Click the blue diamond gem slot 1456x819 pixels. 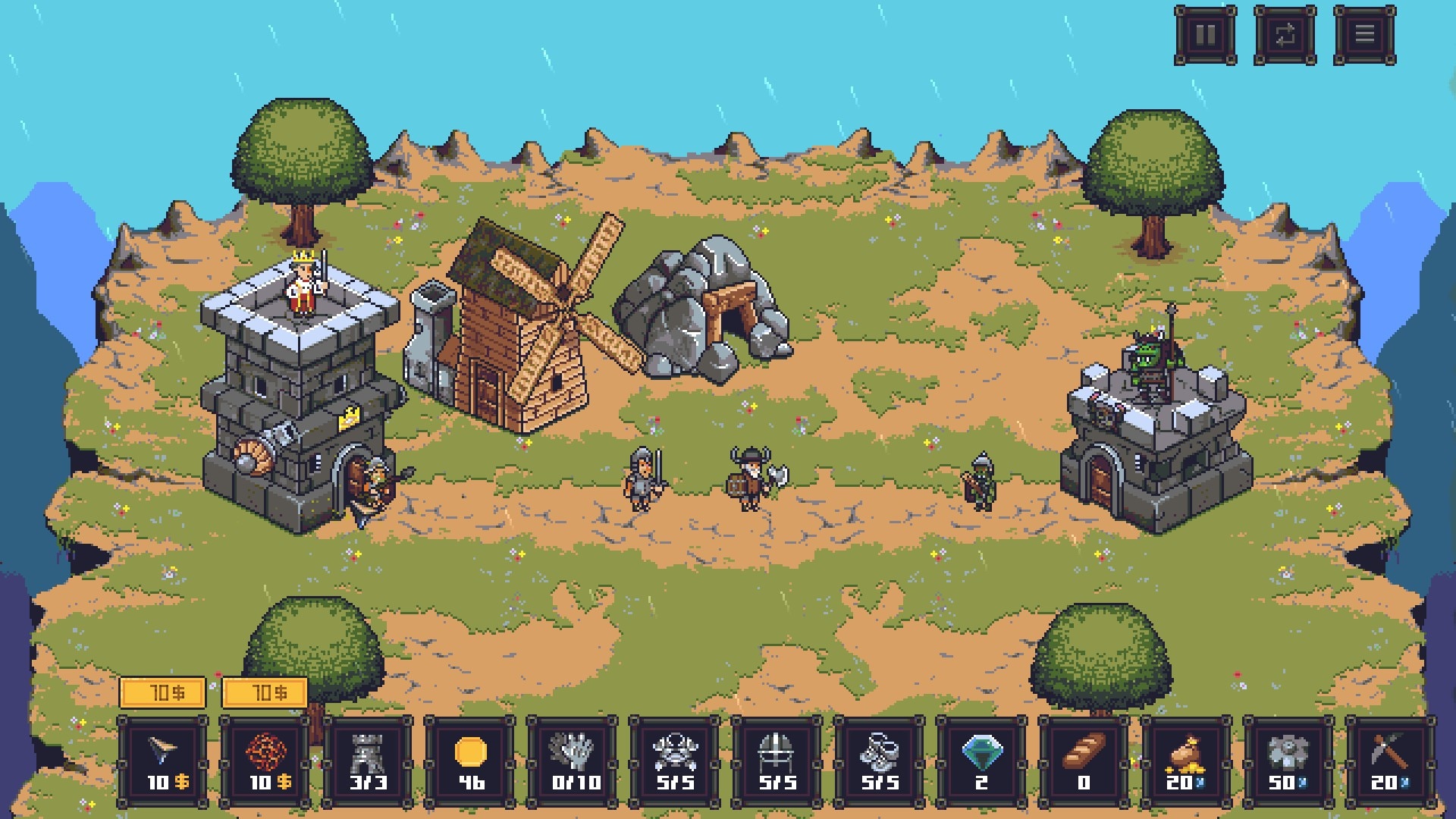pyautogui.click(x=982, y=761)
